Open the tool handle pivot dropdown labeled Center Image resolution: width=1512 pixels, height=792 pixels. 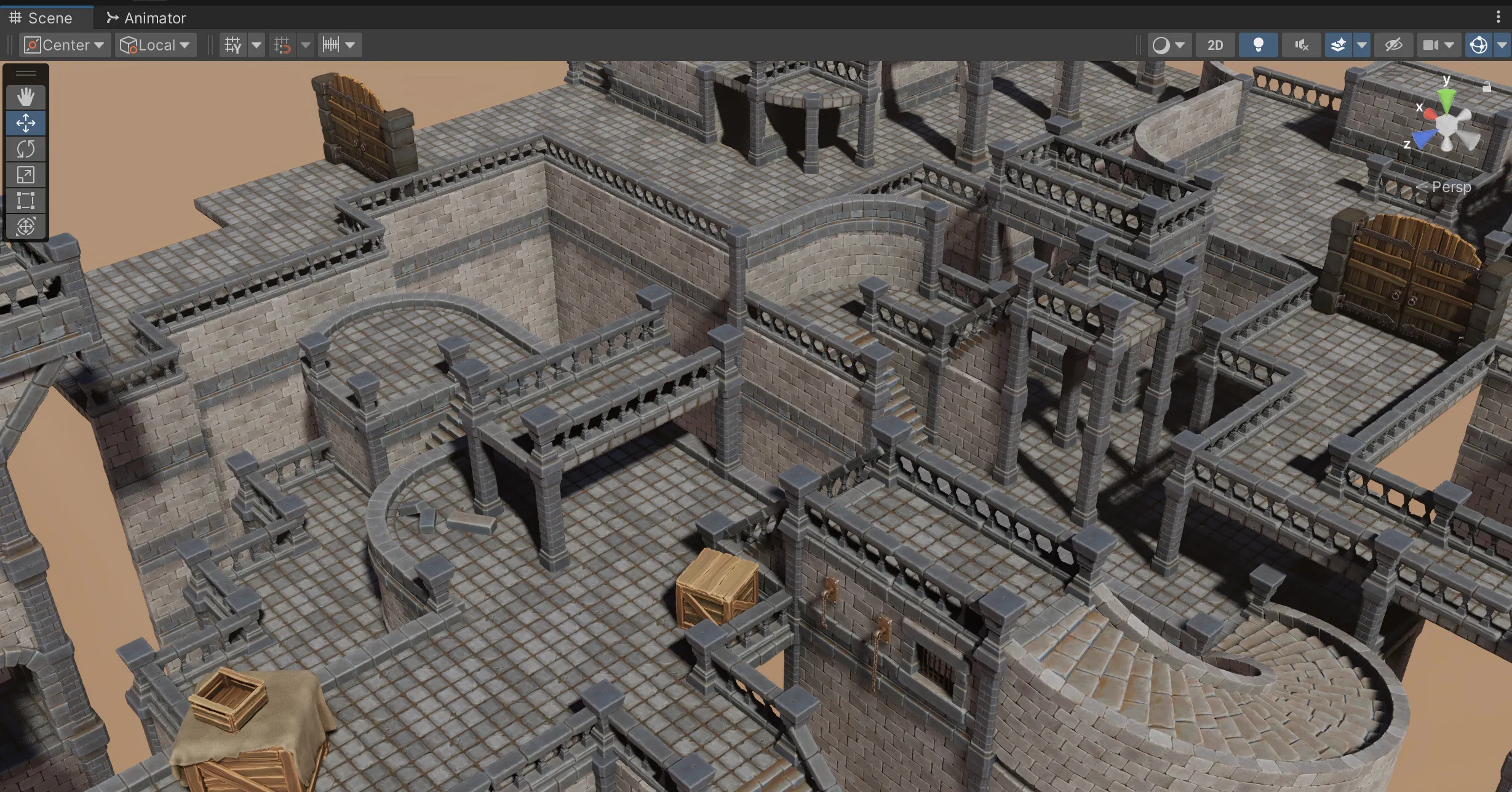tap(63, 44)
